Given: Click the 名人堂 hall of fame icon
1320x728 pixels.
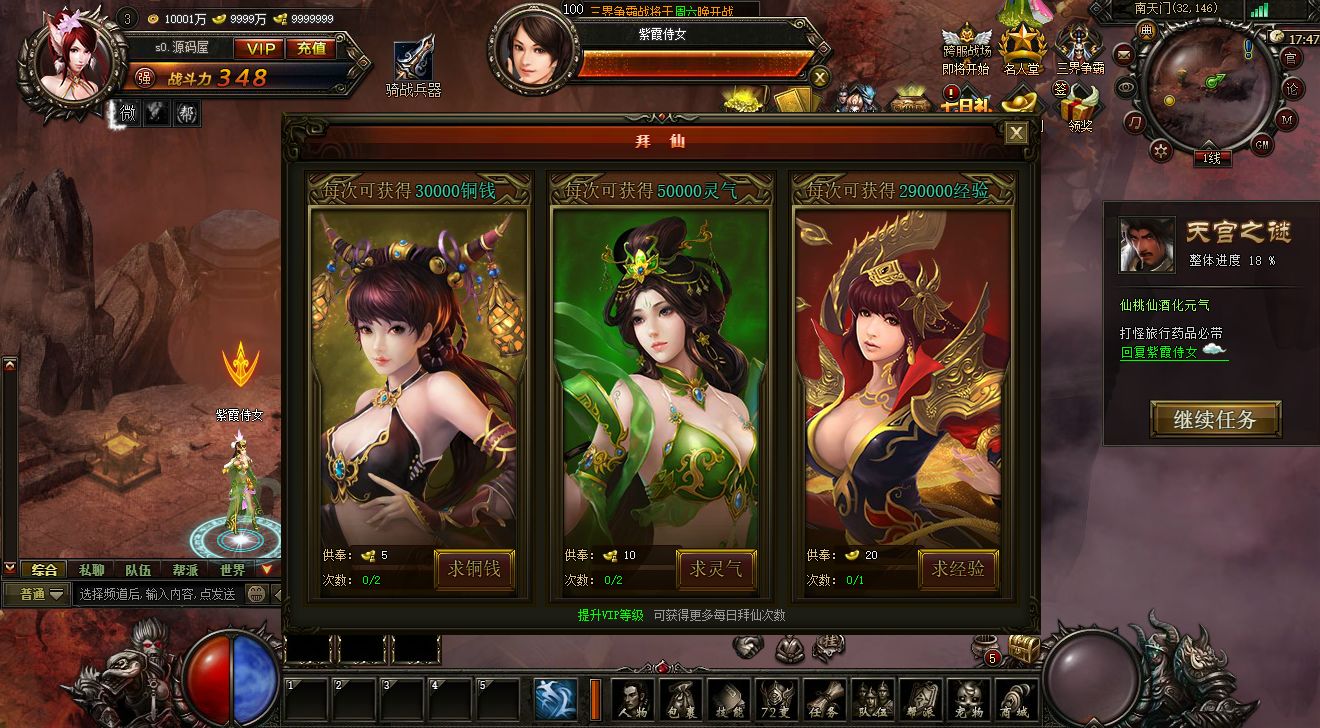Looking at the screenshot, I should pos(1022,45).
